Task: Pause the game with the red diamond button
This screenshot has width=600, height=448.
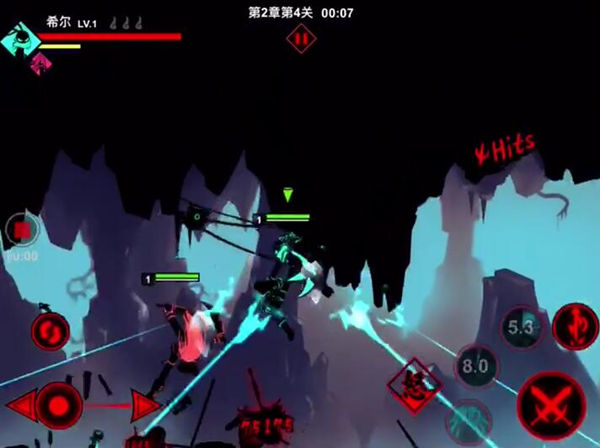Action: (x=299, y=38)
